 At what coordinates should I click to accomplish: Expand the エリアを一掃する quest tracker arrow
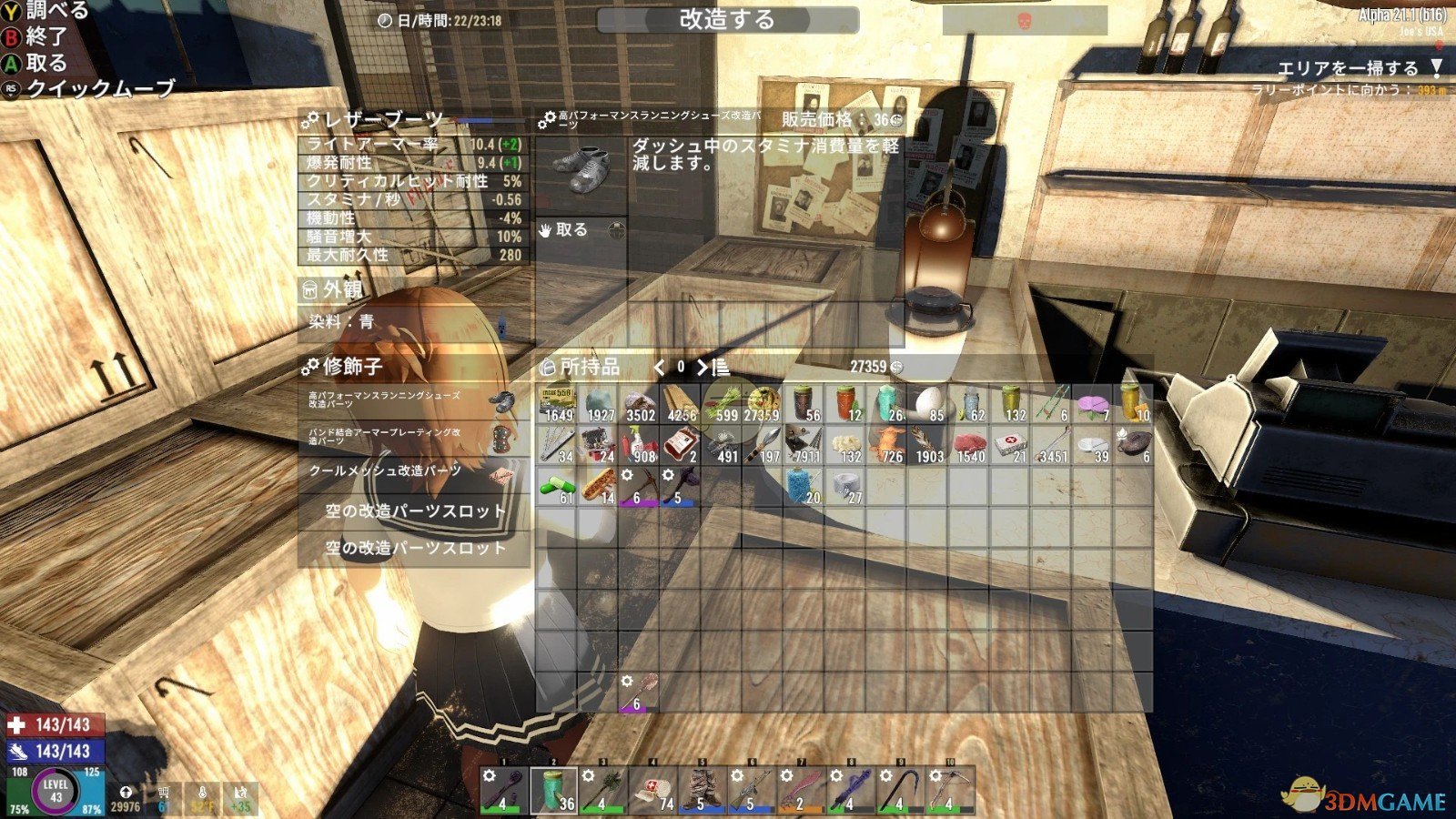pyautogui.click(x=1436, y=66)
